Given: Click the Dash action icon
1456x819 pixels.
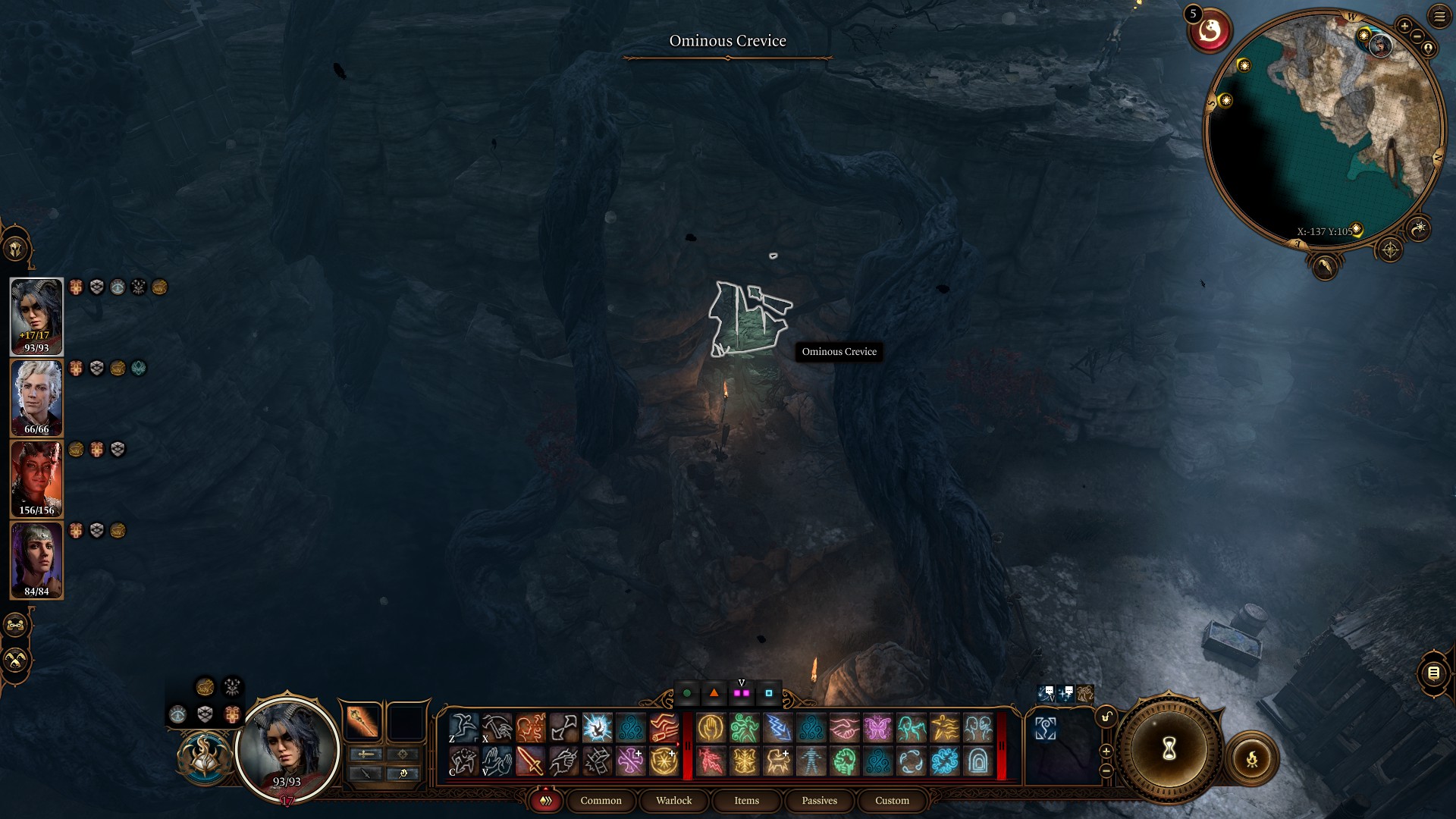Looking at the screenshot, I should [x=563, y=726].
